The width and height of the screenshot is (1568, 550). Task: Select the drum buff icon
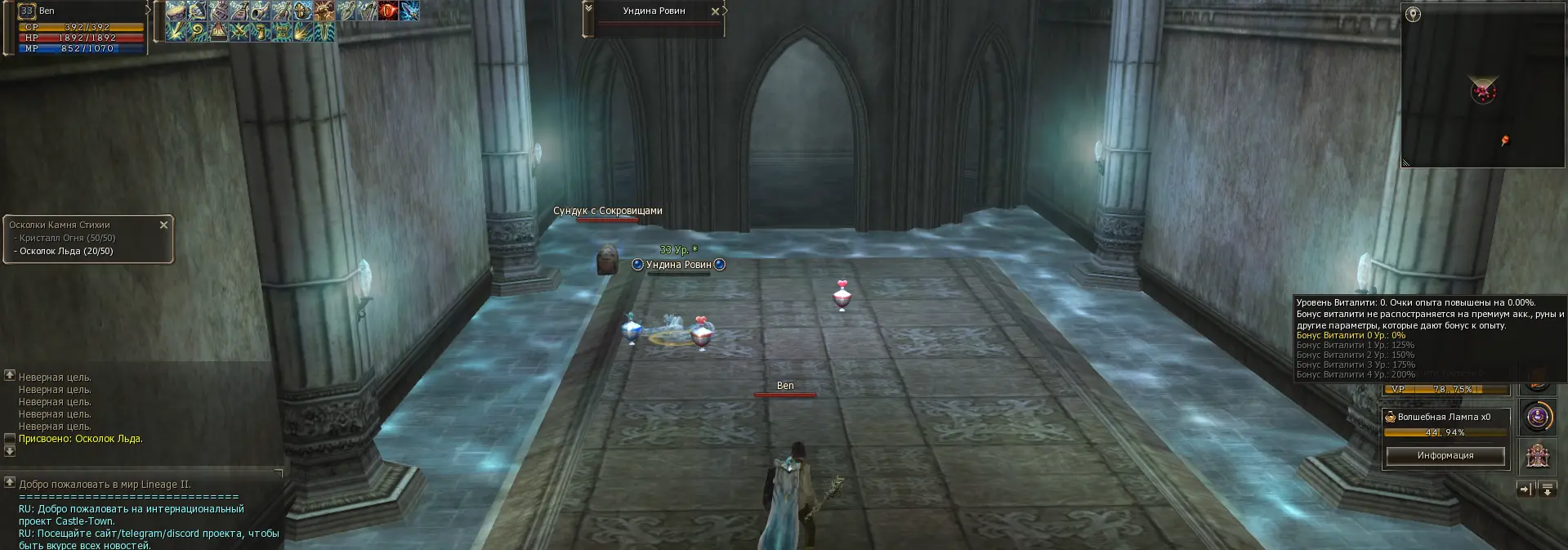176,11
